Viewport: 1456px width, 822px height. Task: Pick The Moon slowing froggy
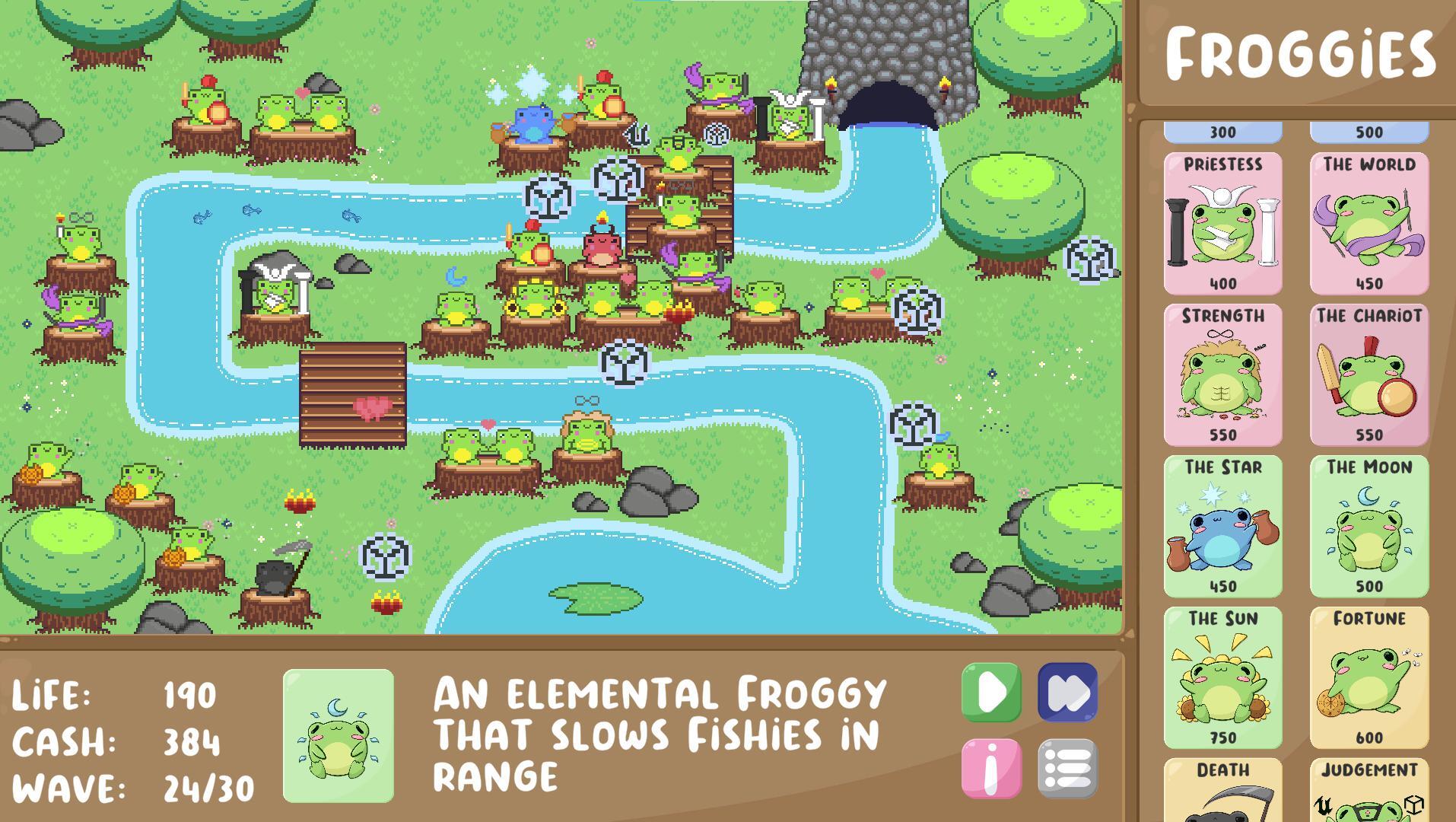pyautogui.click(x=1369, y=525)
